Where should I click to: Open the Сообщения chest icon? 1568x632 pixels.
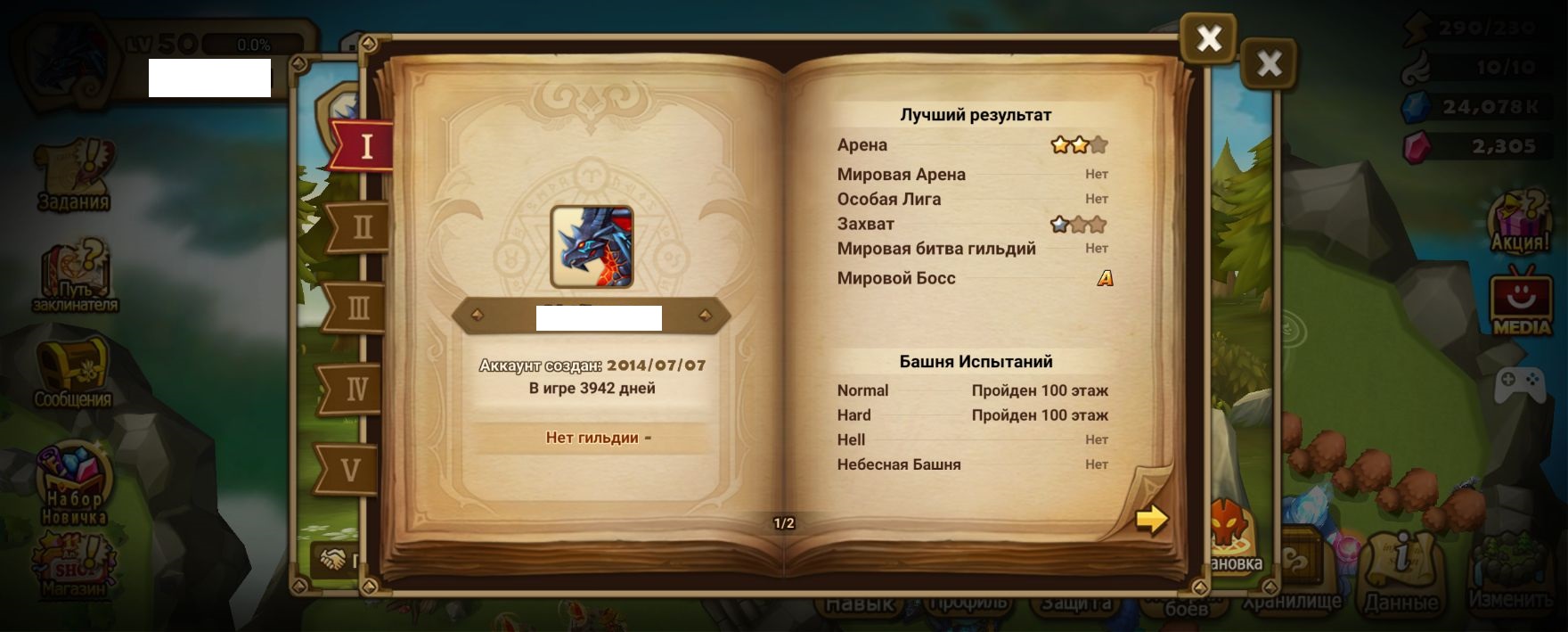[72, 372]
